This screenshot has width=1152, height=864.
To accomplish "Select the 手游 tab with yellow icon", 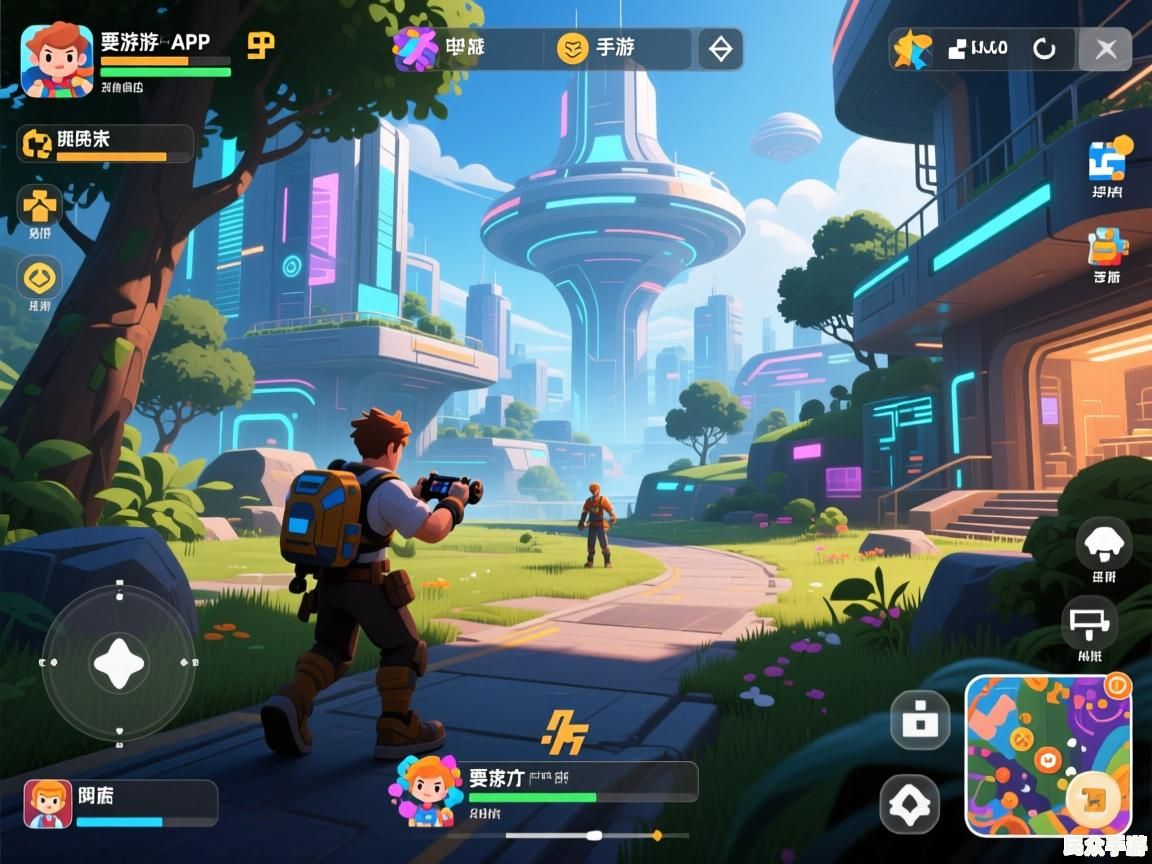I will point(596,48).
